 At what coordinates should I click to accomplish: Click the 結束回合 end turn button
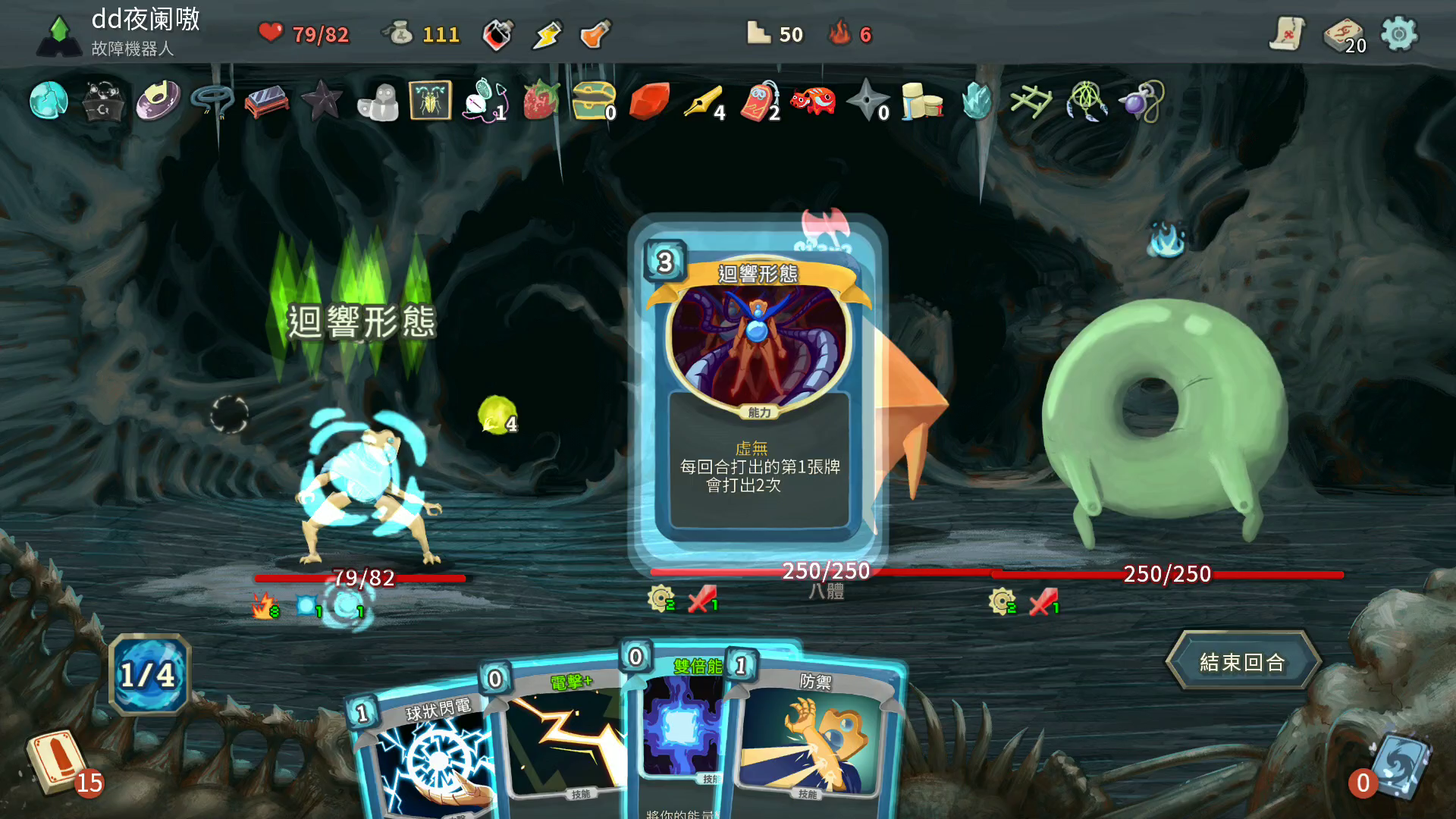(1242, 662)
